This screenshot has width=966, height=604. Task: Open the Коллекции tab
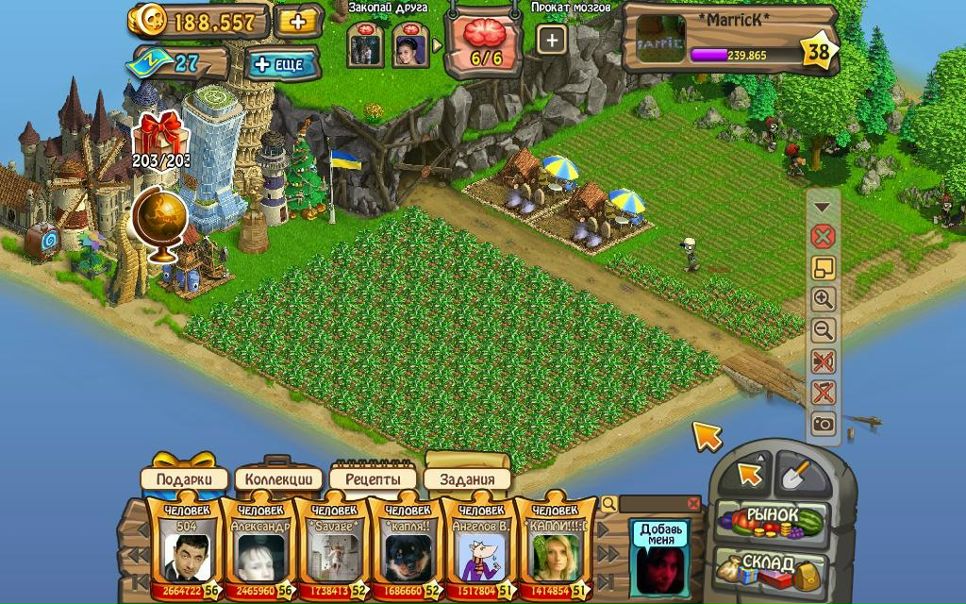click(279, 479)
